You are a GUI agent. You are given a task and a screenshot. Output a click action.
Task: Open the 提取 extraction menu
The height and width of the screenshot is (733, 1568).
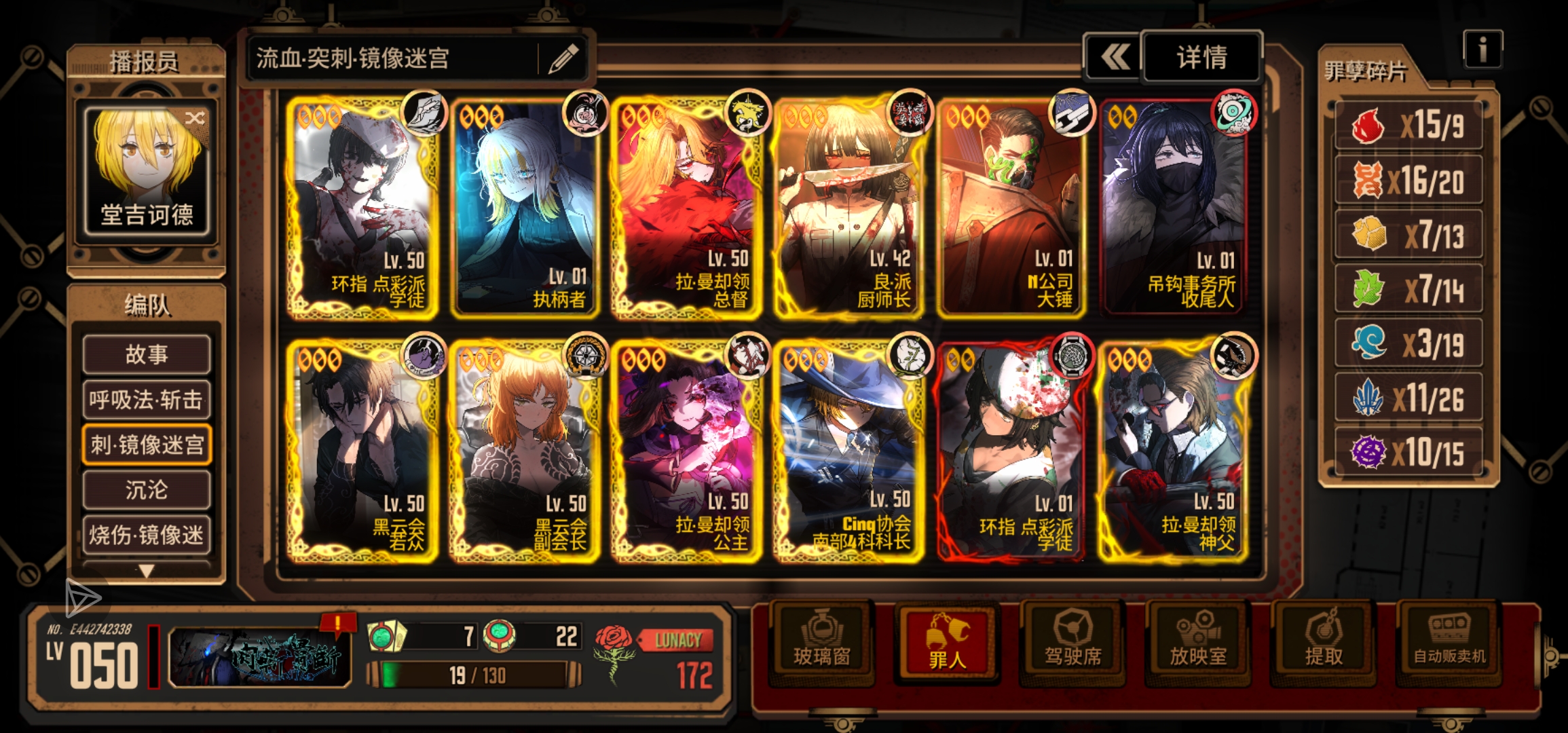click(1324, 641)
